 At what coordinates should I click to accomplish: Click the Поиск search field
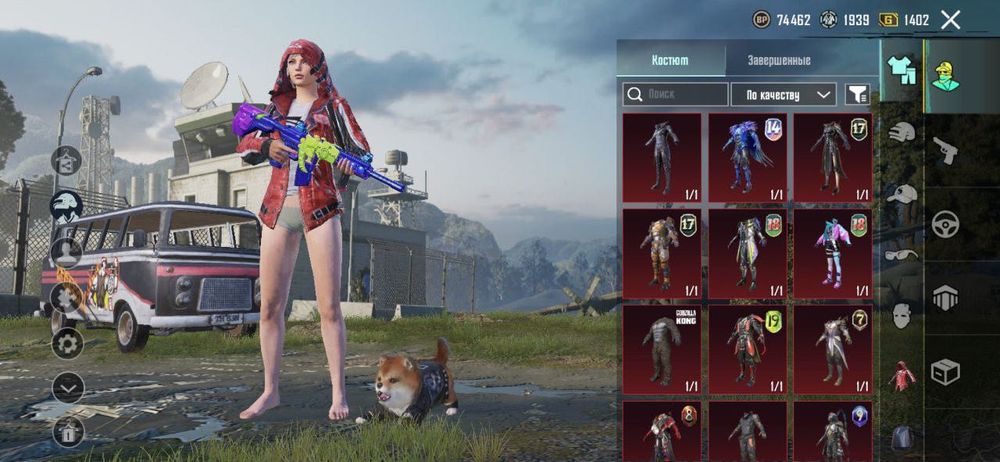(676, 94)
